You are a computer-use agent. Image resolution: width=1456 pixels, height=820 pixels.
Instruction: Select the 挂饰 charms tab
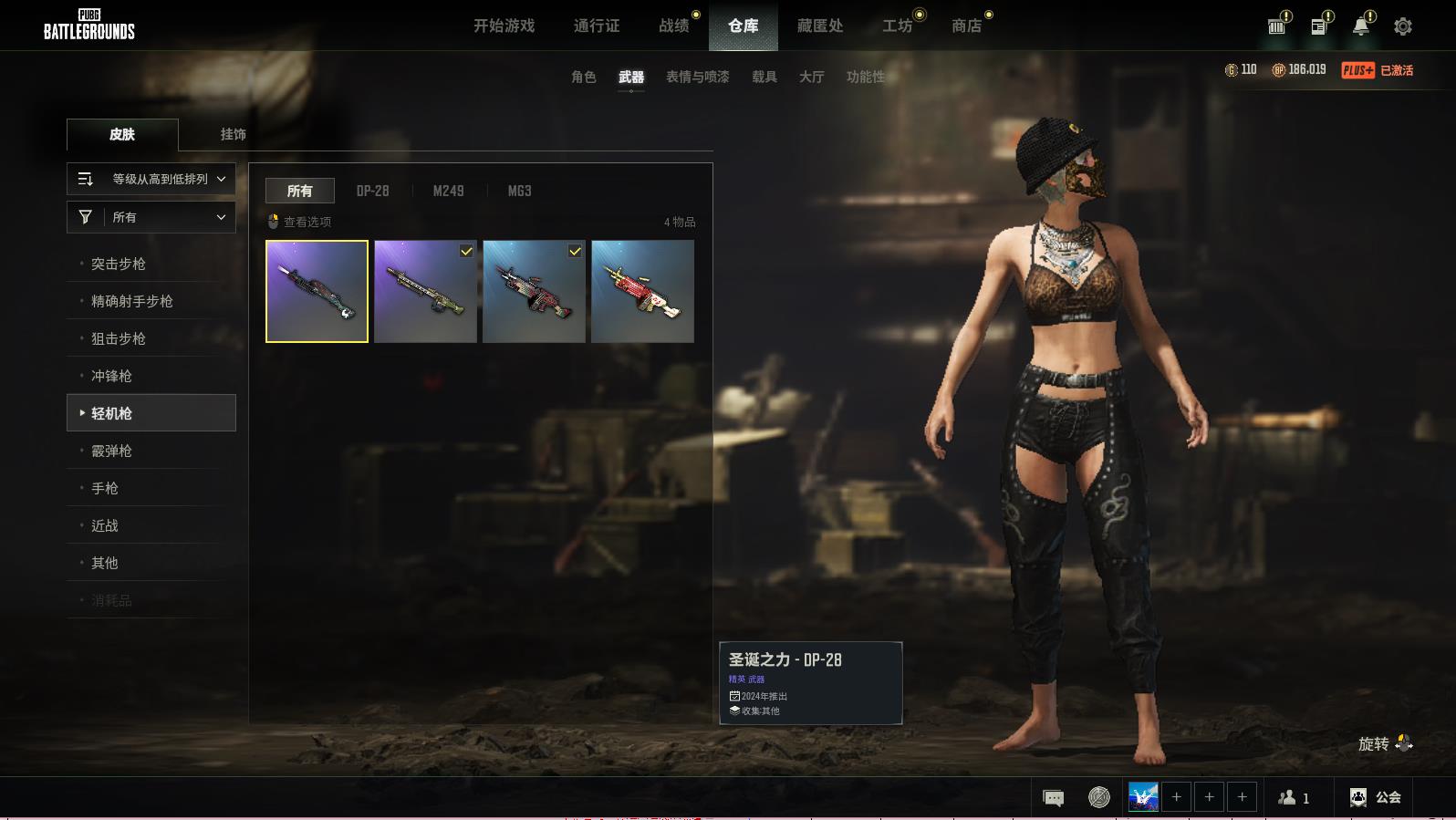pyautogui.click(x=233, y=134)
